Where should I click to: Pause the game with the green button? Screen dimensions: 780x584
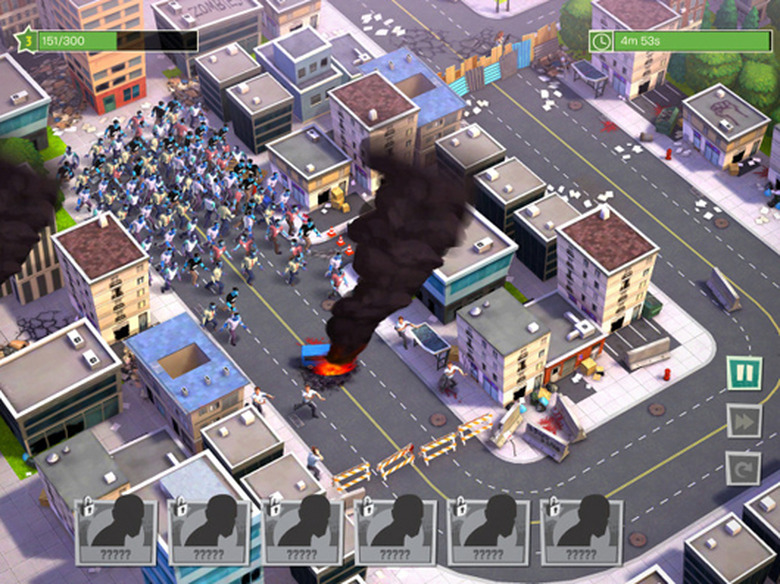(743, 373)
